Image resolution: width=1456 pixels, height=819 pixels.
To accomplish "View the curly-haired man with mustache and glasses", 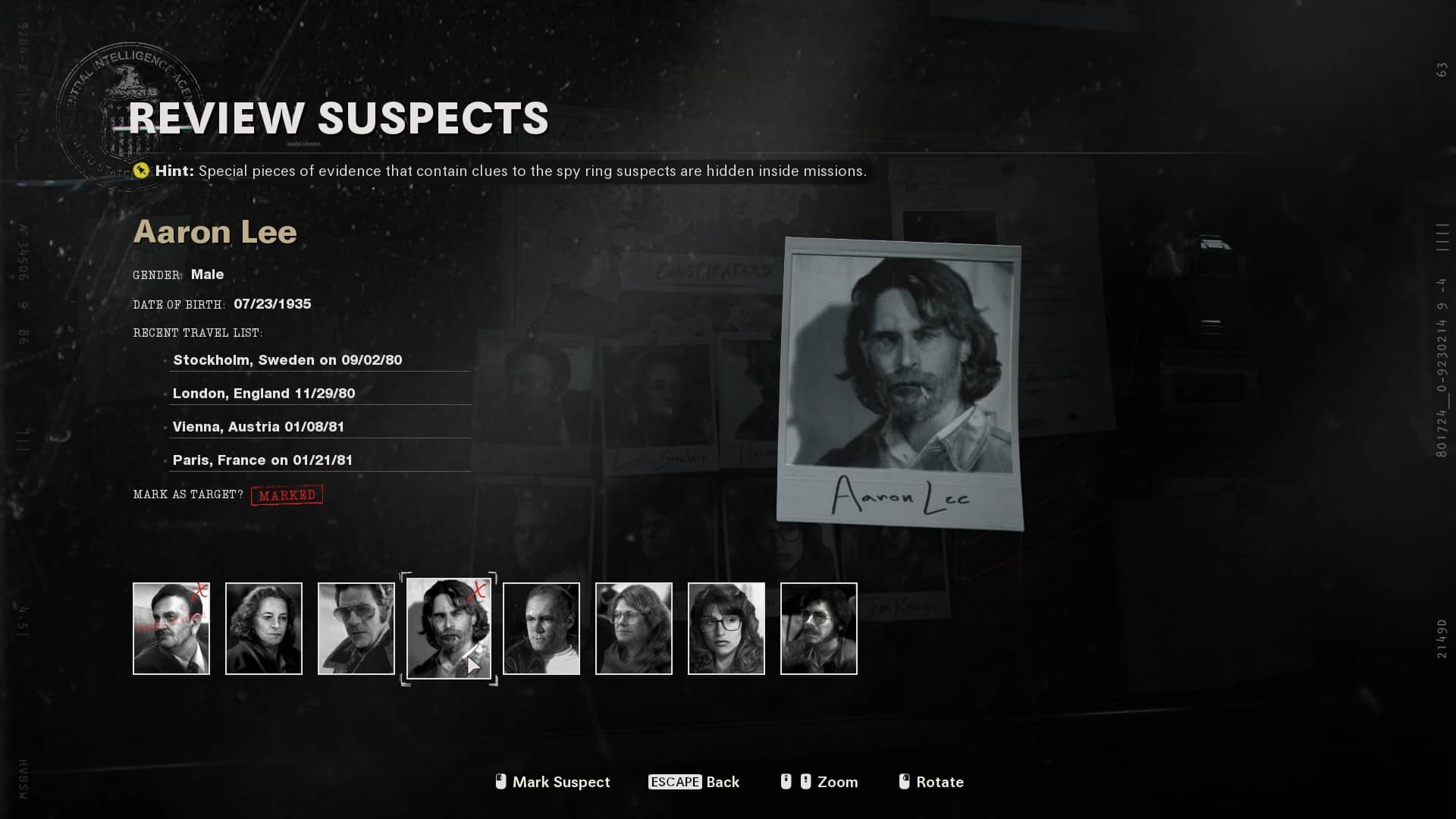I will tap(819, 628).
